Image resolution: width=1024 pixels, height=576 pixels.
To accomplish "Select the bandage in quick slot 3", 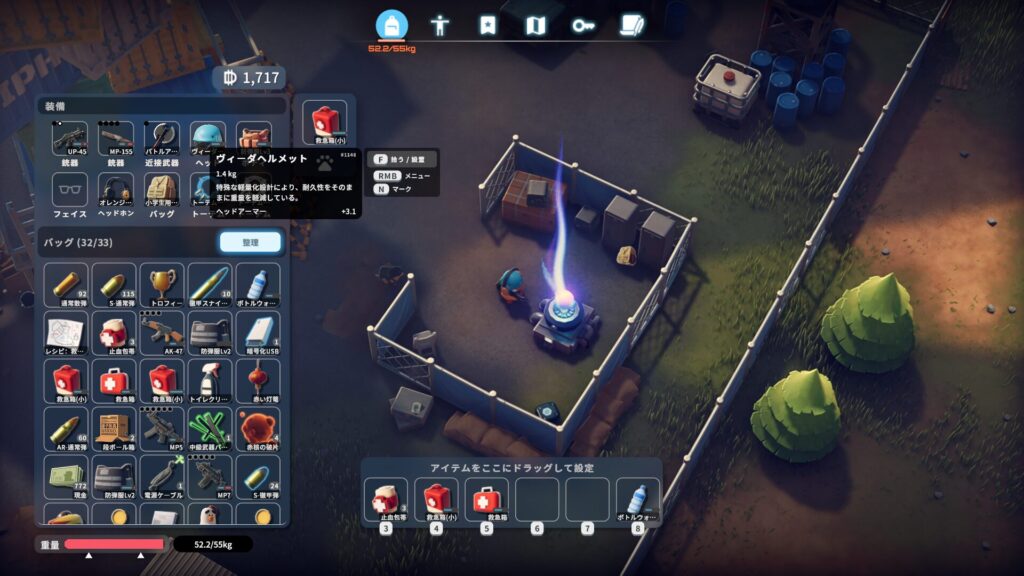I will [385, 498].
